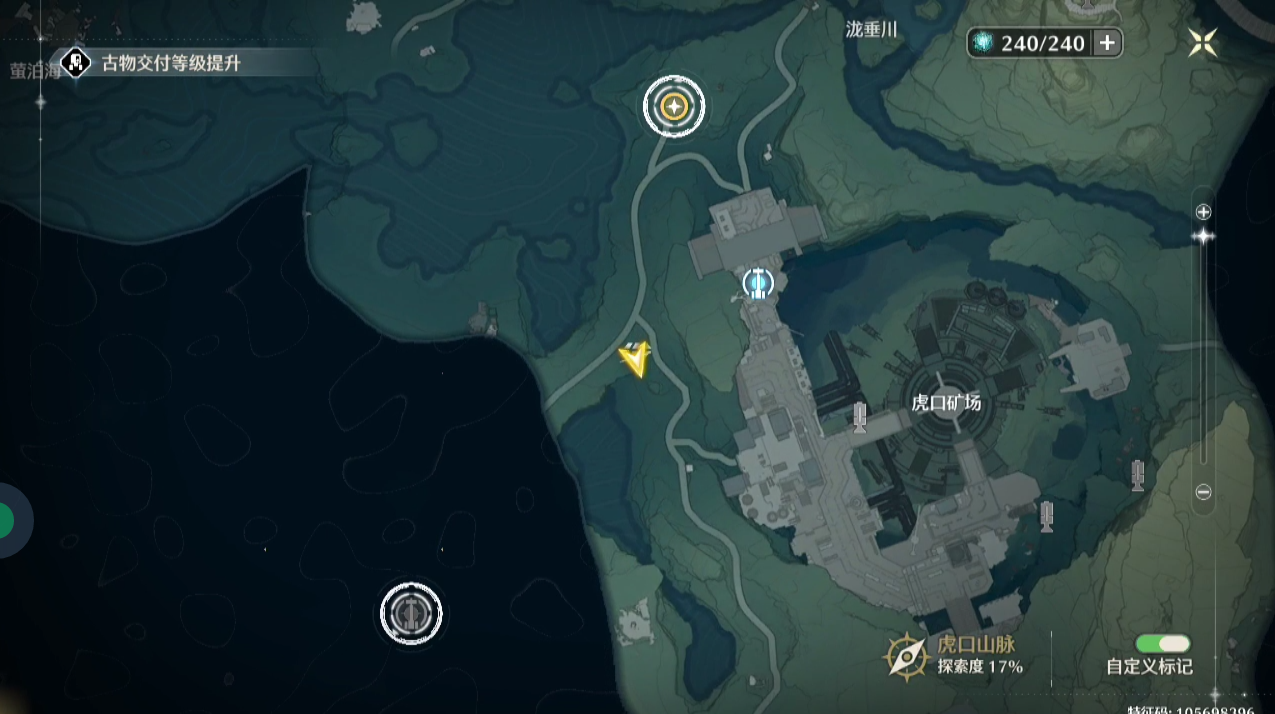Open 虎口山脉 exploration progress compass
Image resolution: width=1275 pixels, height=714 pixels.
coord(906,657)
